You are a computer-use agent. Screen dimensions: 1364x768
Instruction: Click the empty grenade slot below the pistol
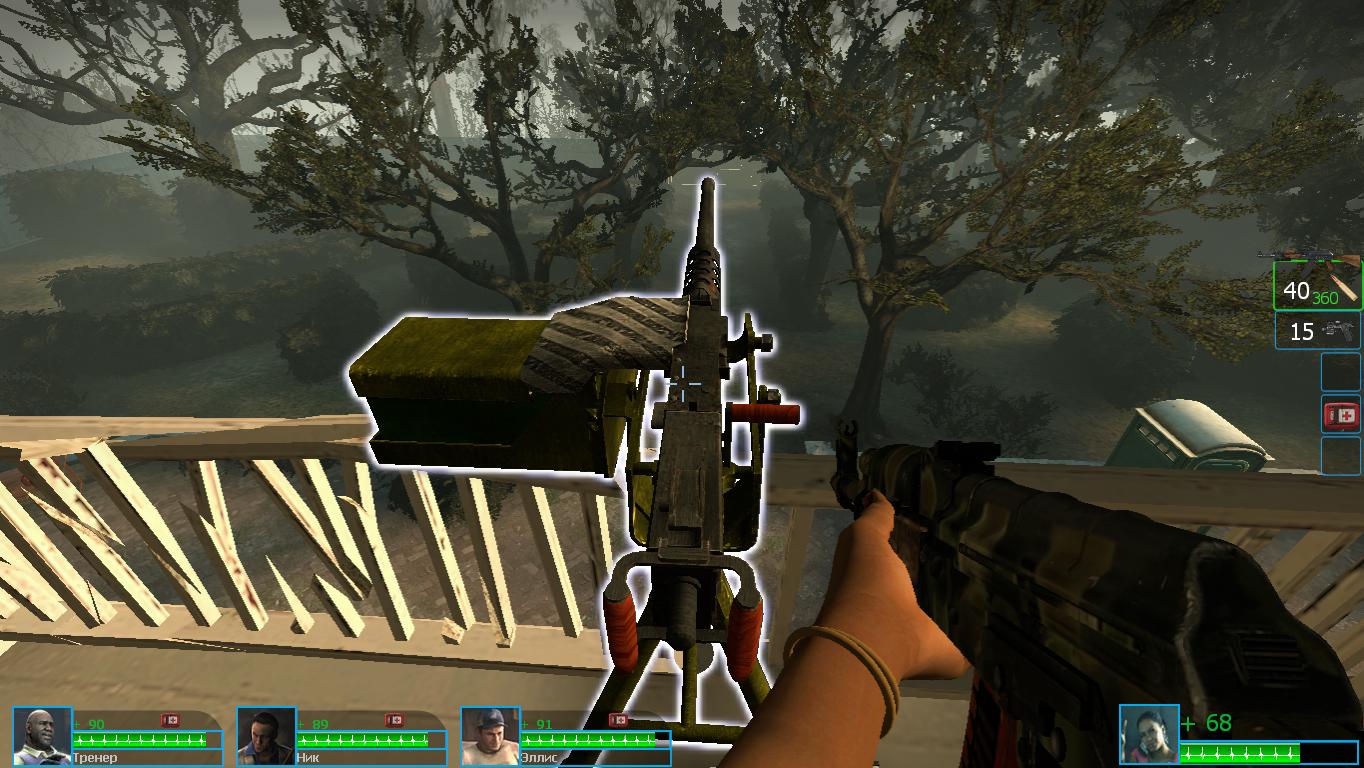[x=1341, y=370]
